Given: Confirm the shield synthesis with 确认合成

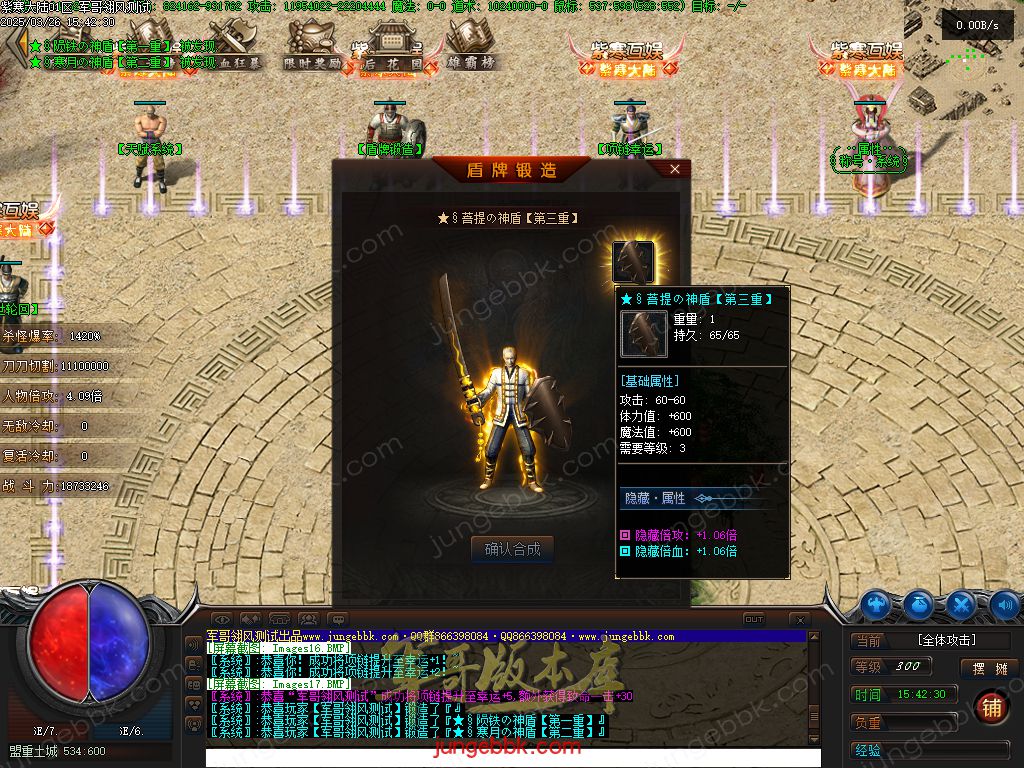Looking at the screenshot, I should pos(512,549).
